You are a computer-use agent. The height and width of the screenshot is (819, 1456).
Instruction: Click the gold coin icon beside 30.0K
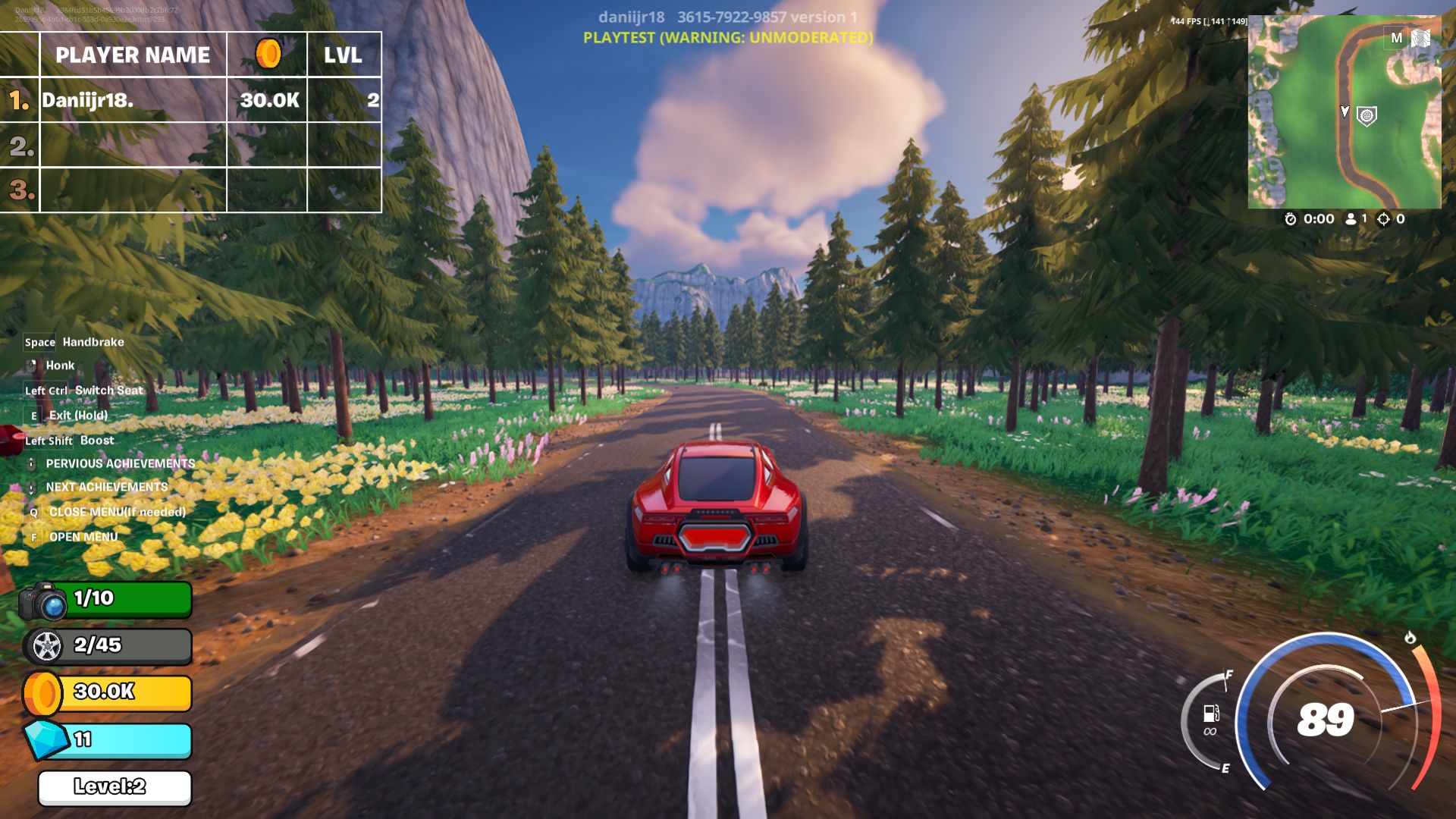42,693
